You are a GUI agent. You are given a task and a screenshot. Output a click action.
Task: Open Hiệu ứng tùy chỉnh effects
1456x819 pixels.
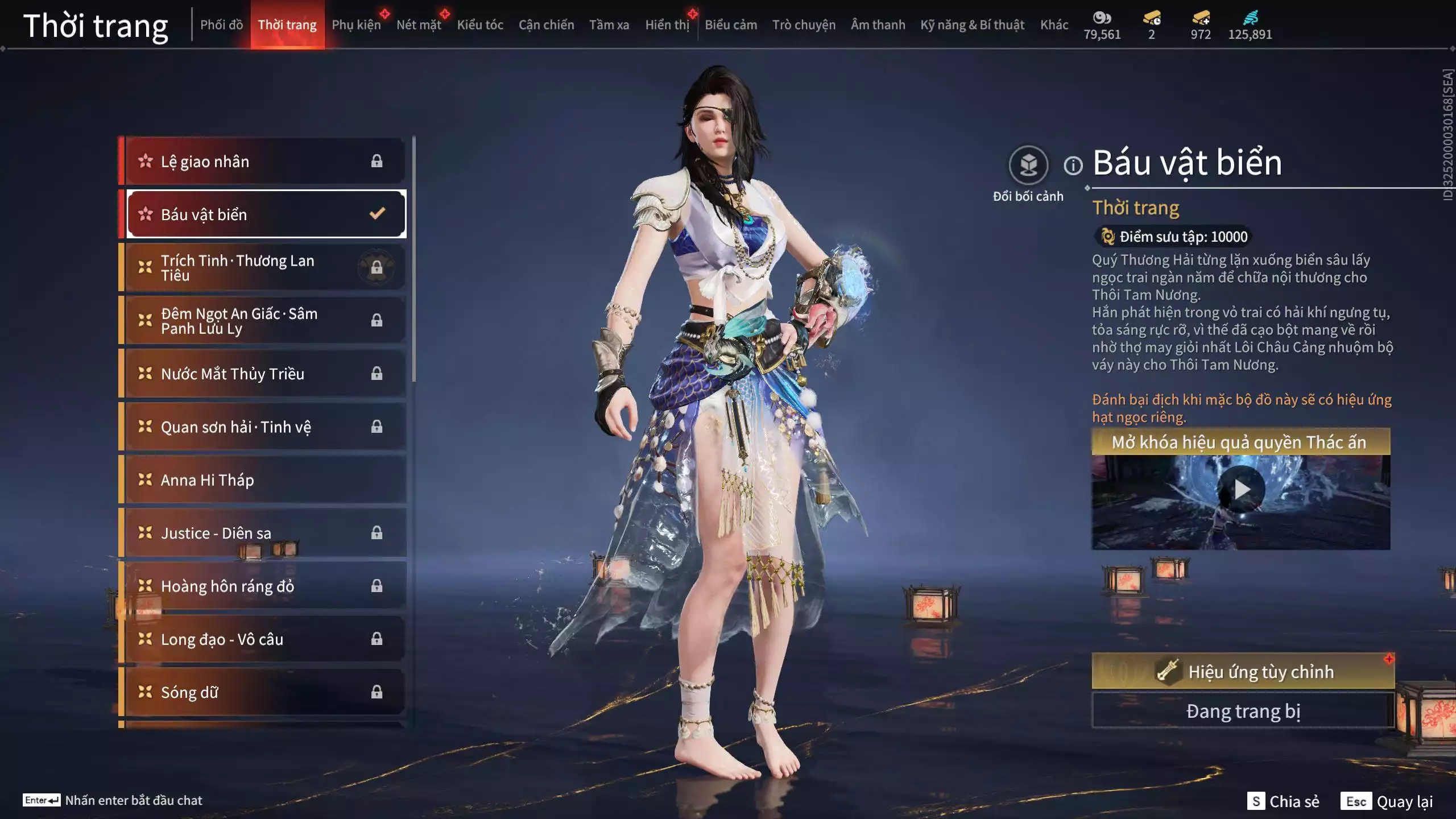click(x=1243, y=672)
